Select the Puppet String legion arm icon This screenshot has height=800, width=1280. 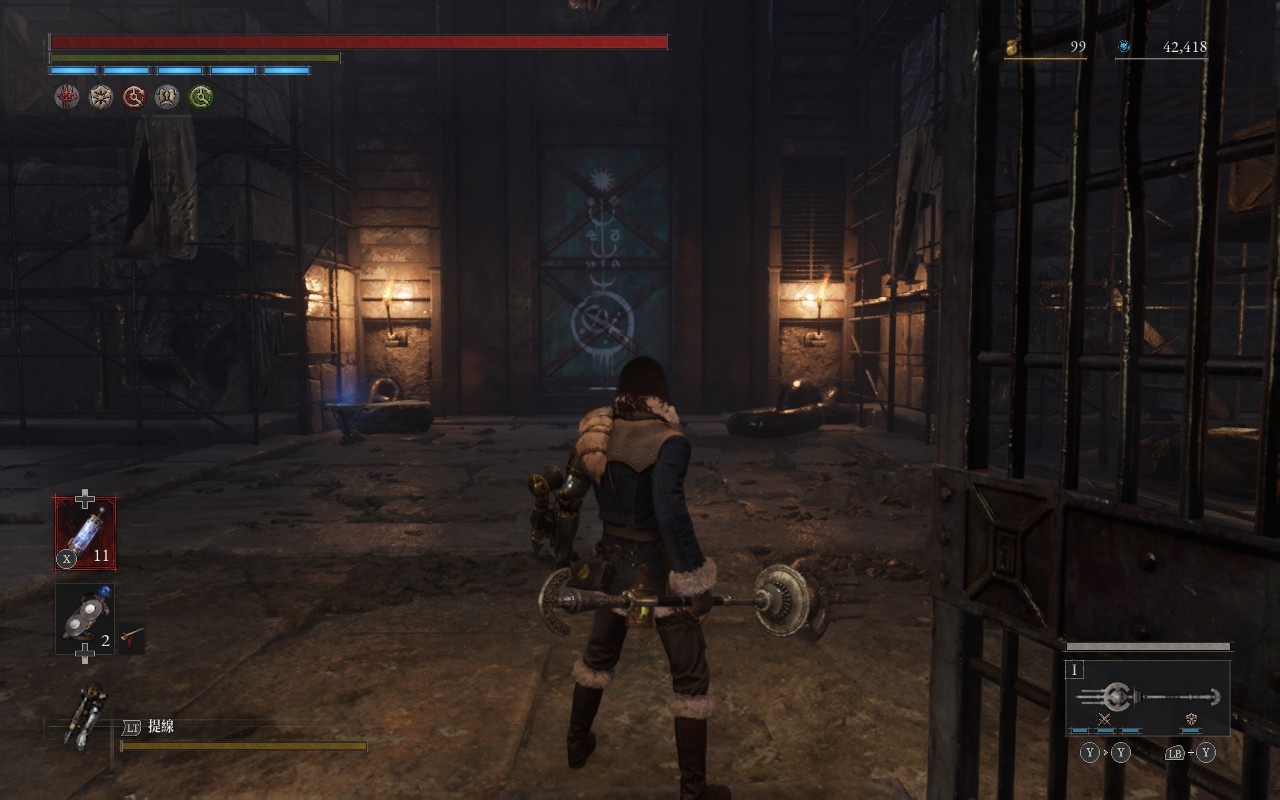point(84,715)
